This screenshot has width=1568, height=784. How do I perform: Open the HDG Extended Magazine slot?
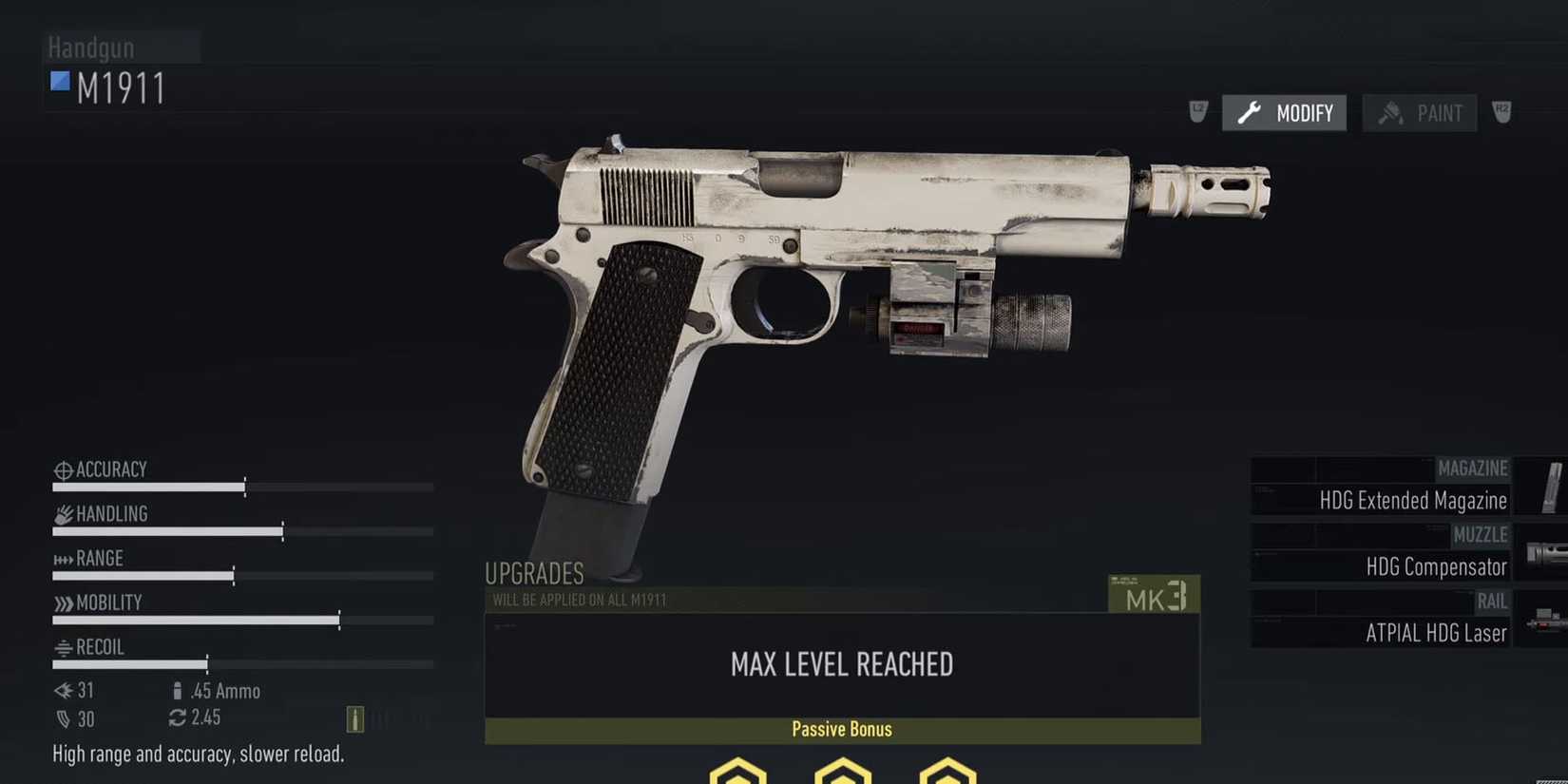tap(1412, 500)
